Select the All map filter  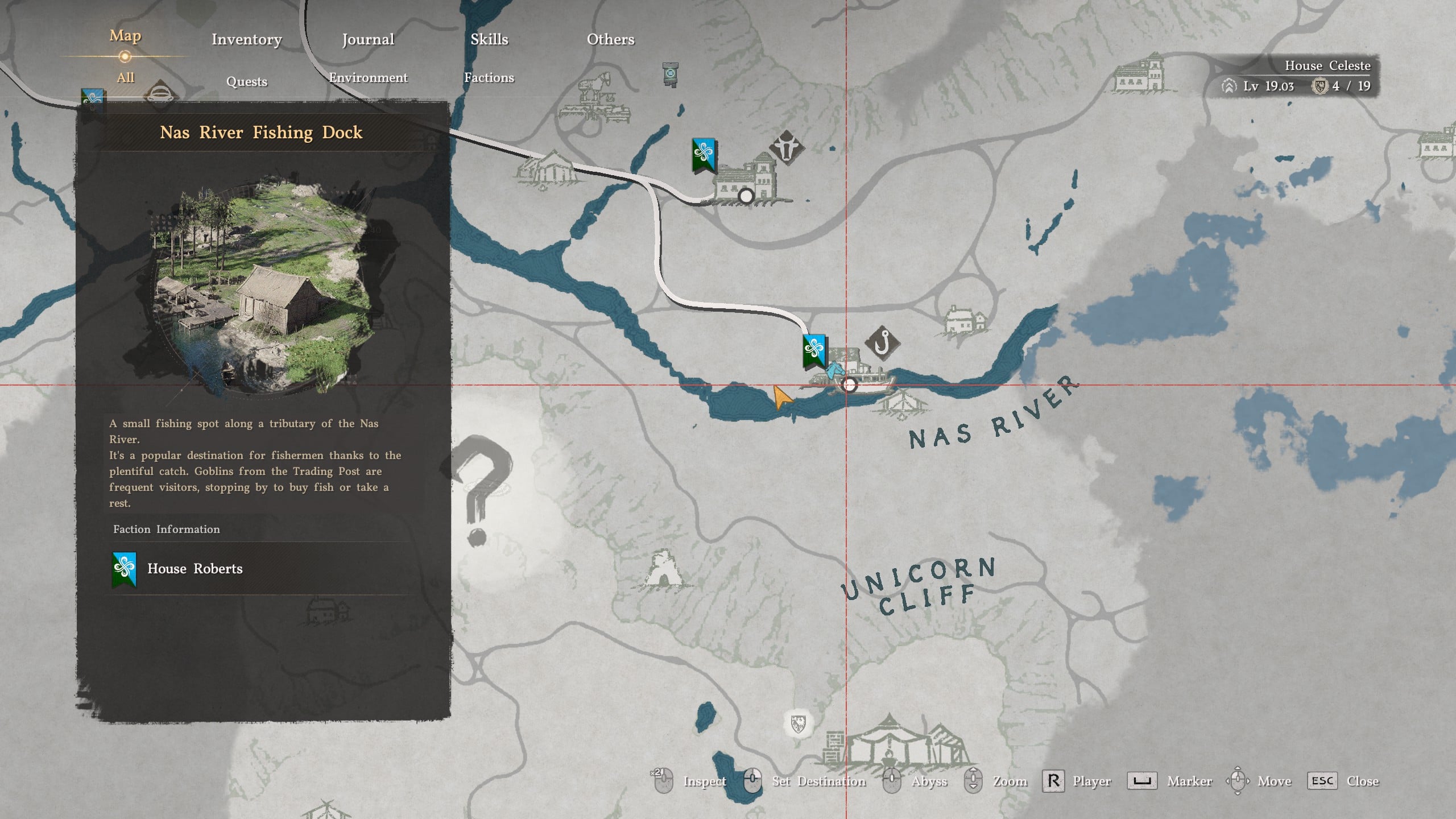(x=125, y=77)
